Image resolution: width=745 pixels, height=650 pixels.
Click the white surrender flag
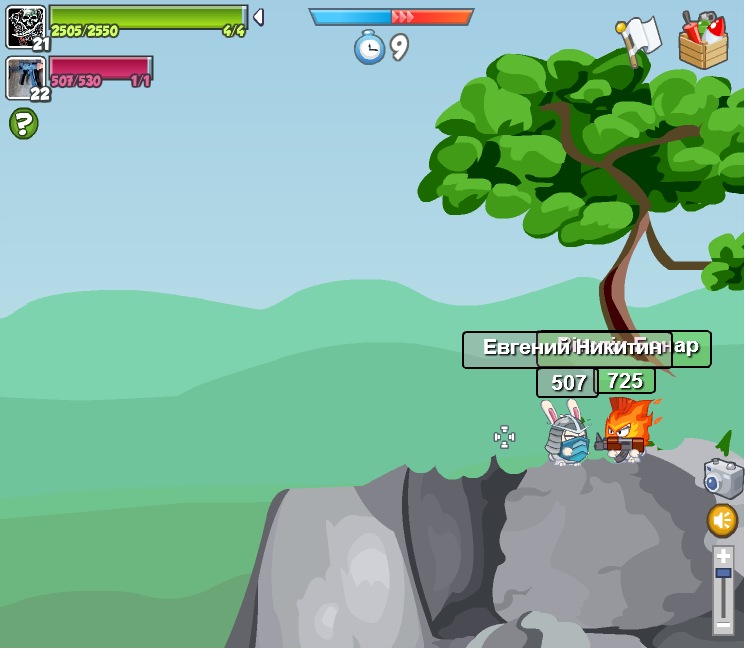click(640, 39)
